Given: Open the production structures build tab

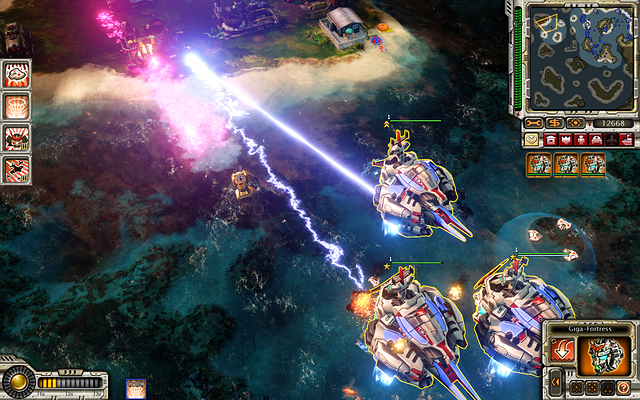Looking at the screenshot, I should click(x=548, y=141).
